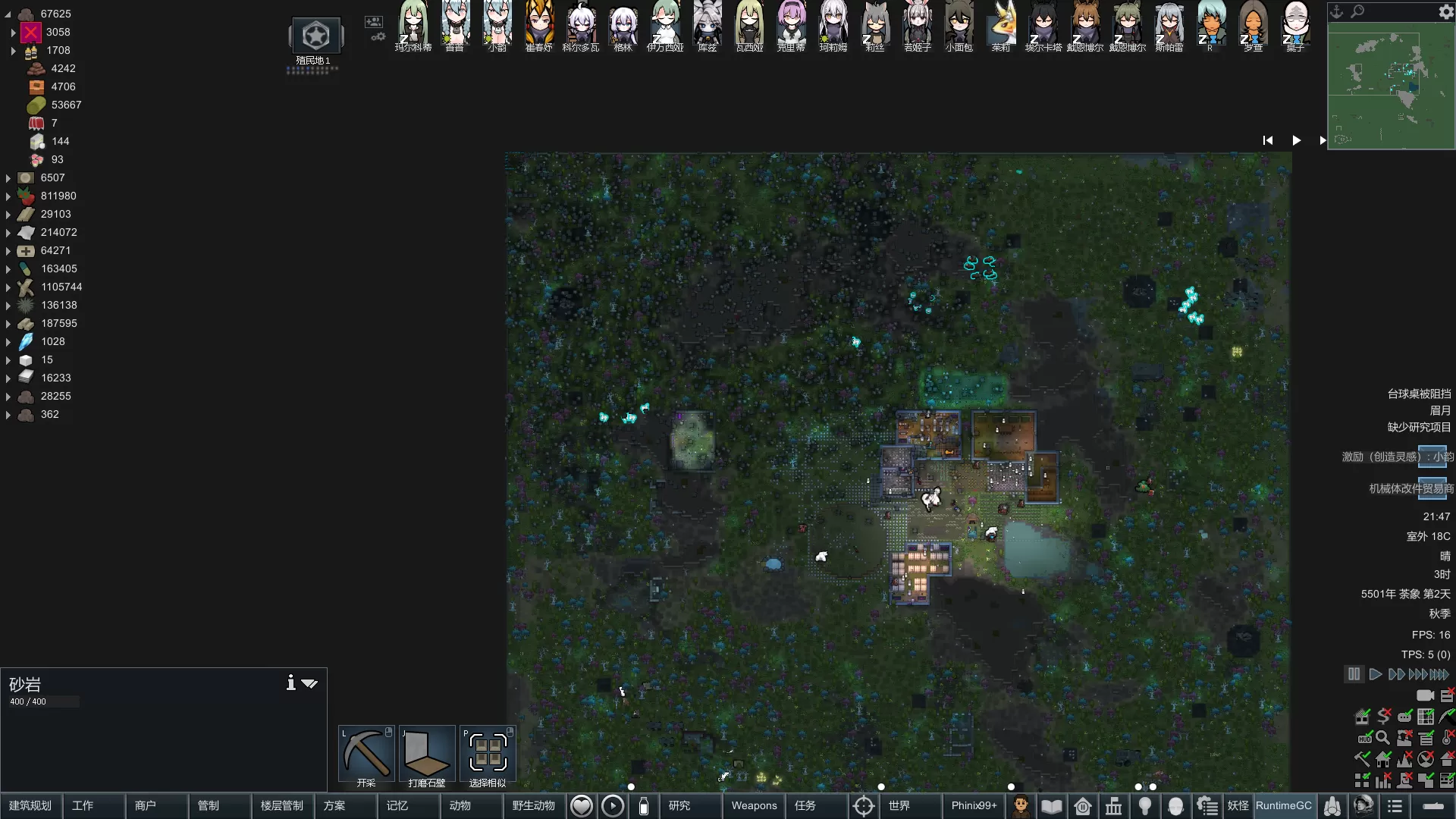Screen dimensions: 1456x819
Task: Choose the 打磨石壁 smooth wall command
Action: coord(427,756)
